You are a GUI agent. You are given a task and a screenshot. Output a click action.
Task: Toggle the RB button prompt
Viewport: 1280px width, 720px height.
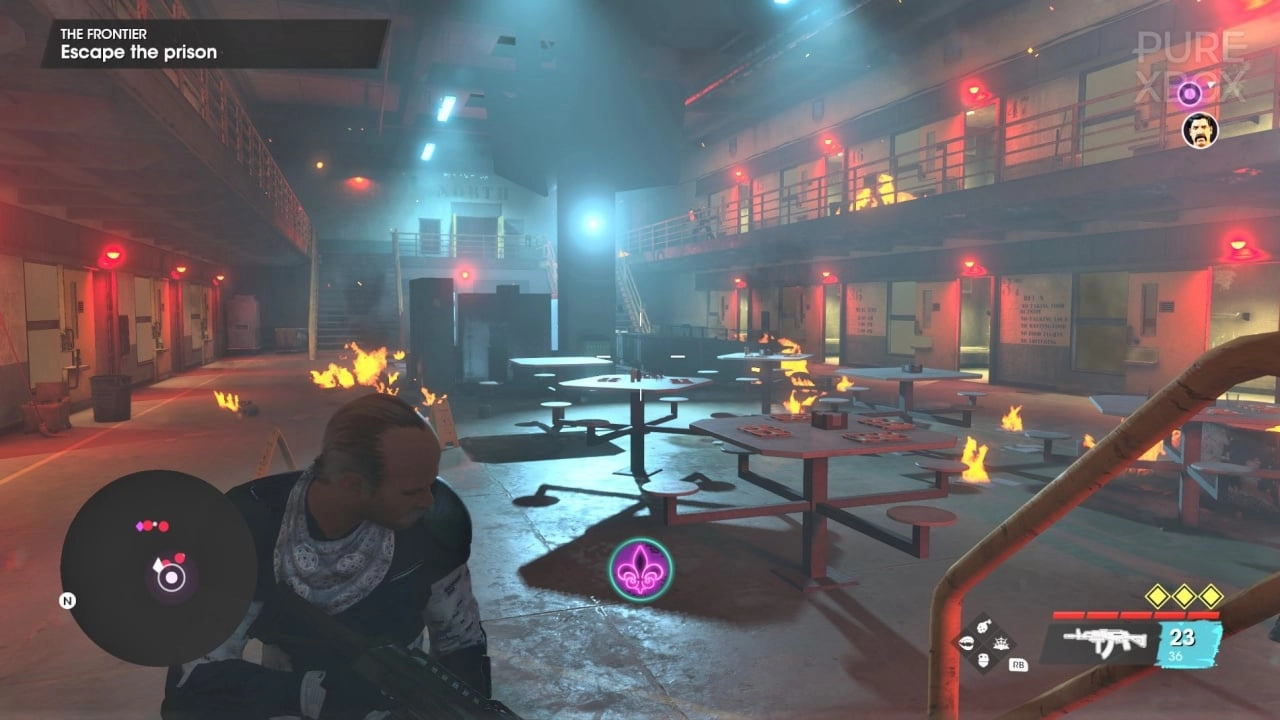1019,664
